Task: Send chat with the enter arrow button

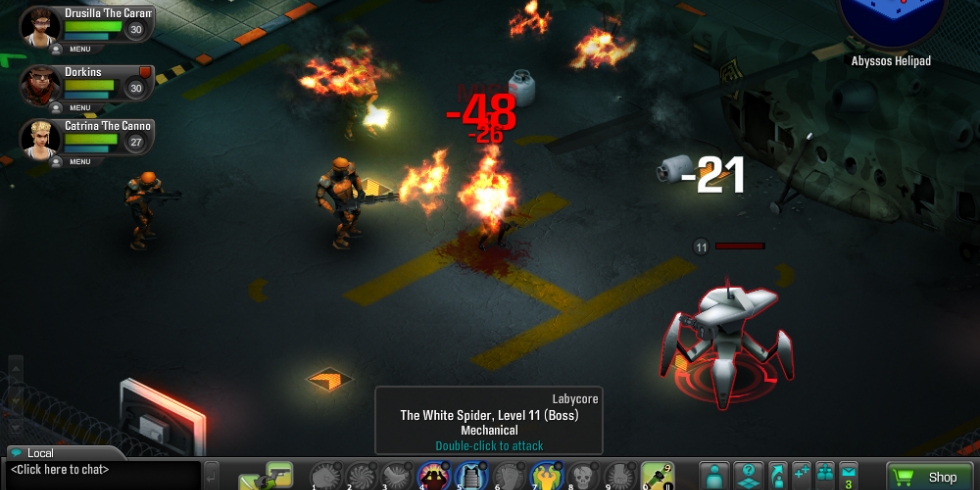Action: pyautogui.click(x=211, y=472)
